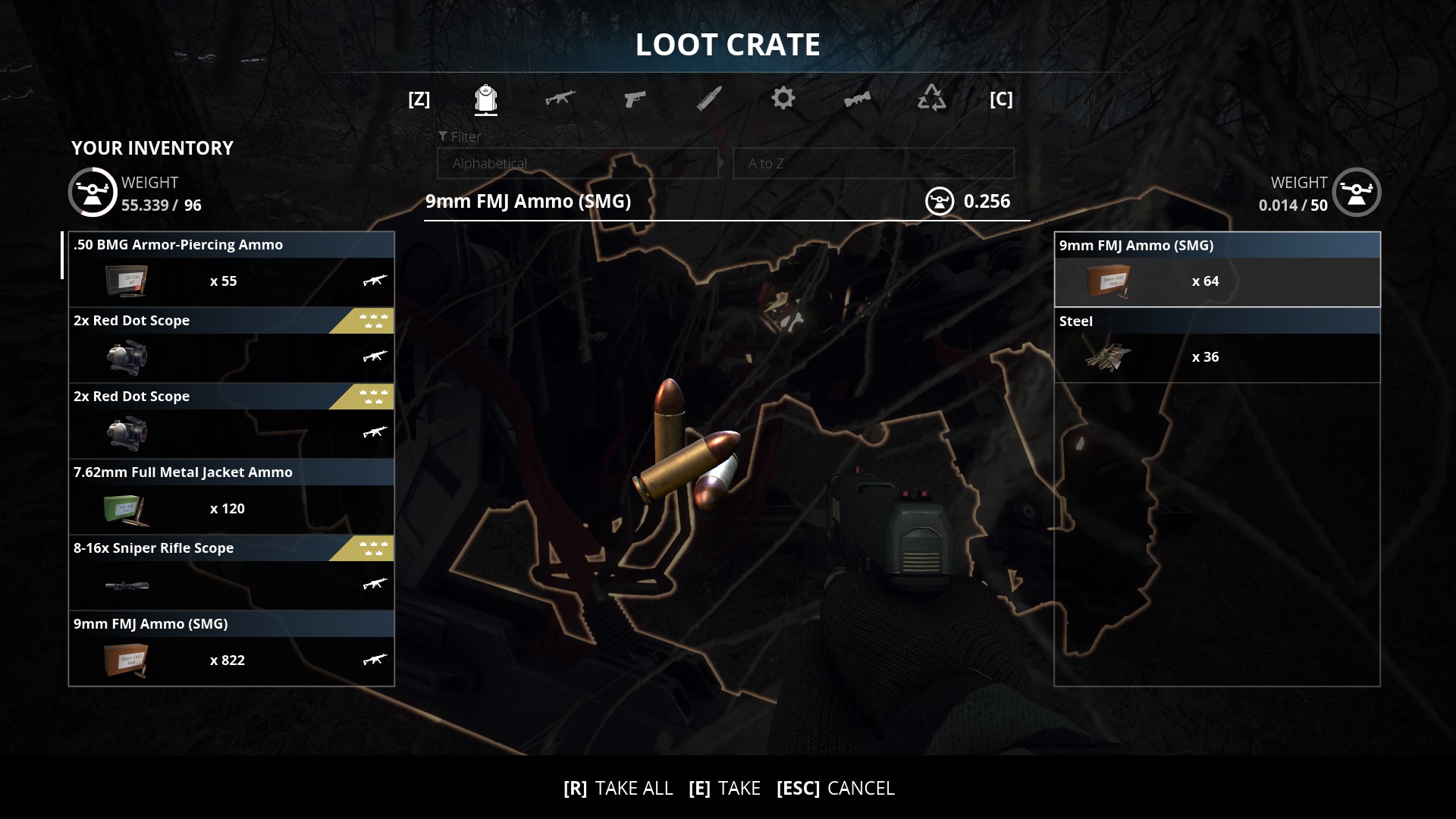Show the bullet ammo category tab

709,99
